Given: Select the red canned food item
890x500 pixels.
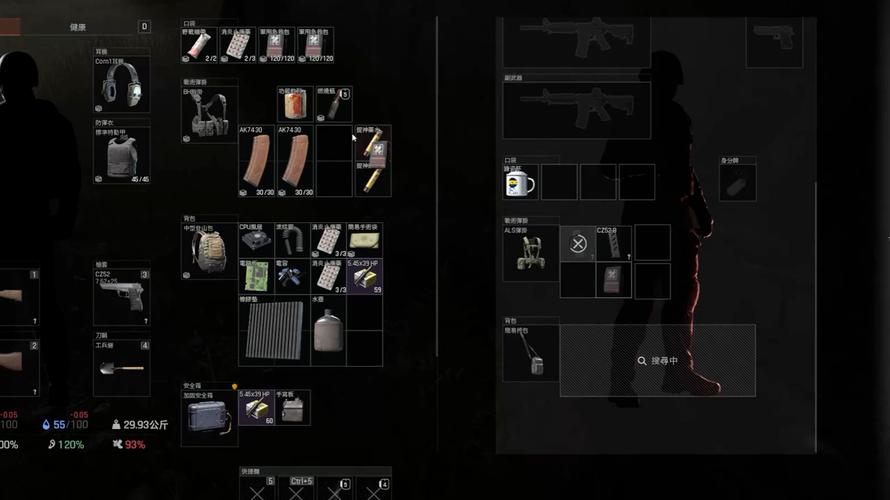Looking at the screenshot, I should point(294,105).
